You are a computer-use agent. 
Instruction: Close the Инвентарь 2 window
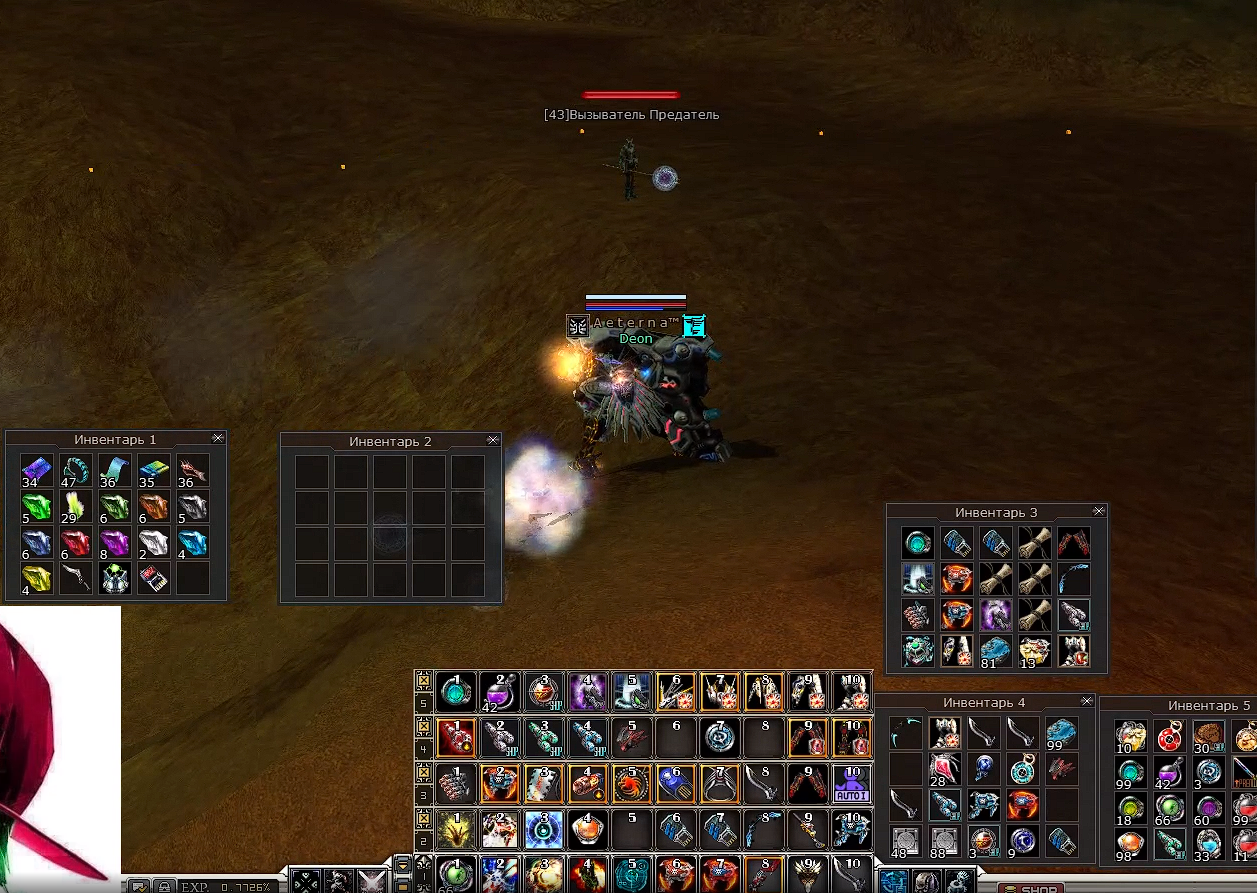(x=492, y=440)
